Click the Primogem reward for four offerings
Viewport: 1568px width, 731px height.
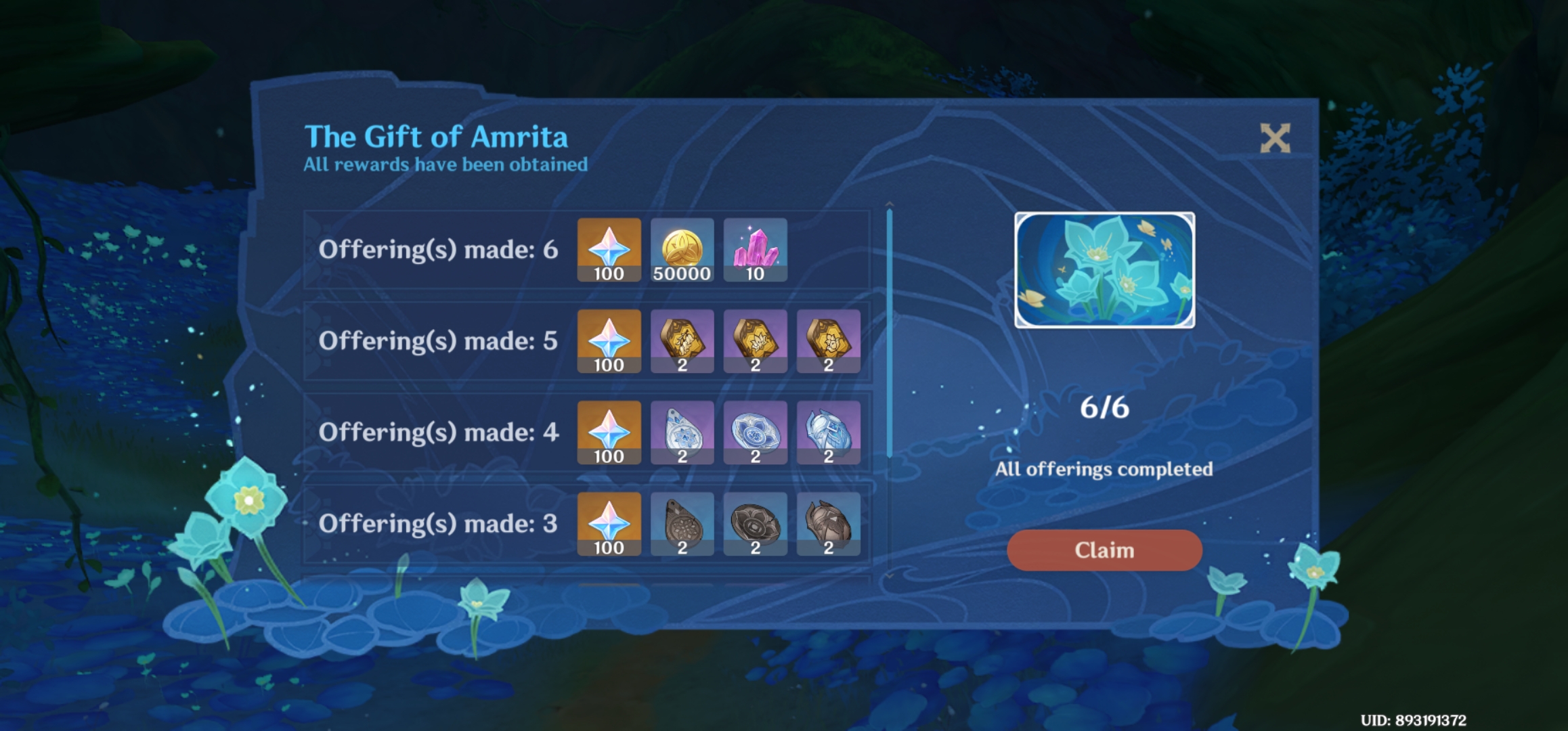coord(609,432)
